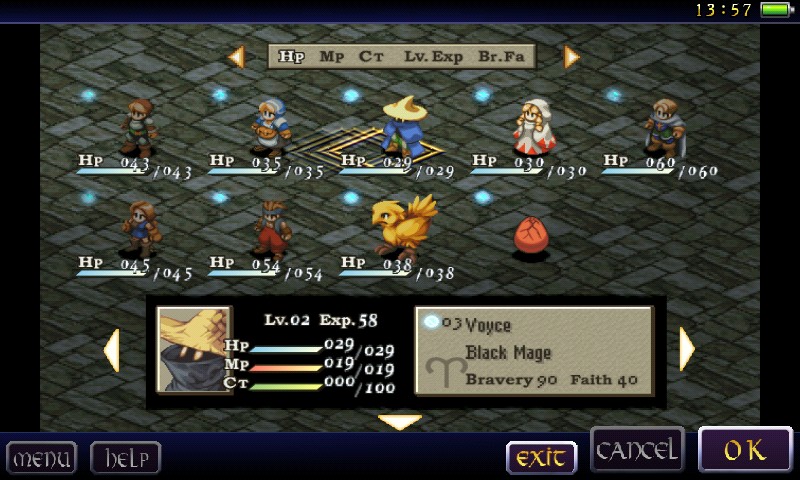Switch display to Br.Fa view
This screenshot has height=480, width=800.
501,57
